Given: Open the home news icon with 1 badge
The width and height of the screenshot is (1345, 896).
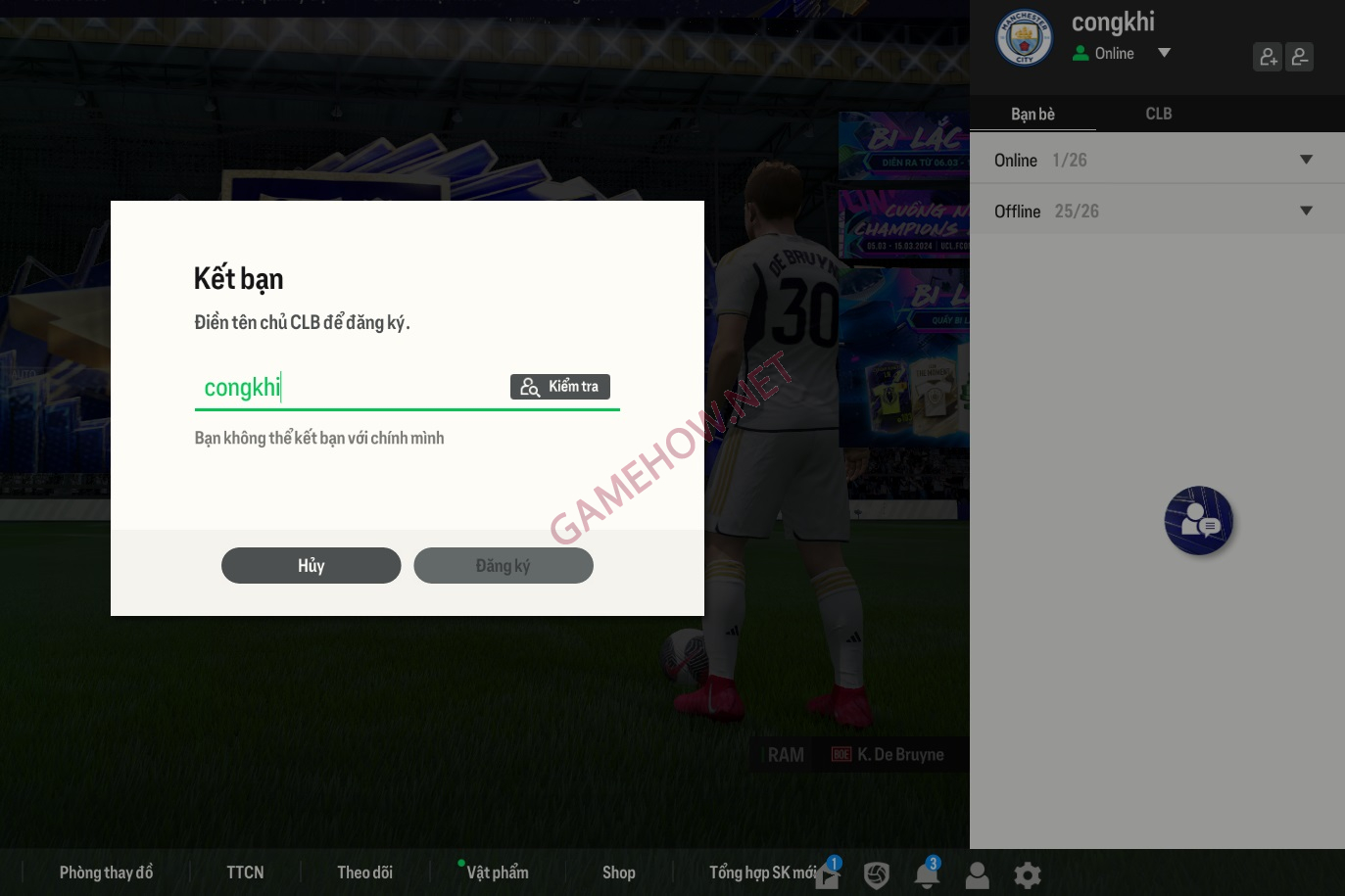Looking at the screenshot, I should point(827,874).
